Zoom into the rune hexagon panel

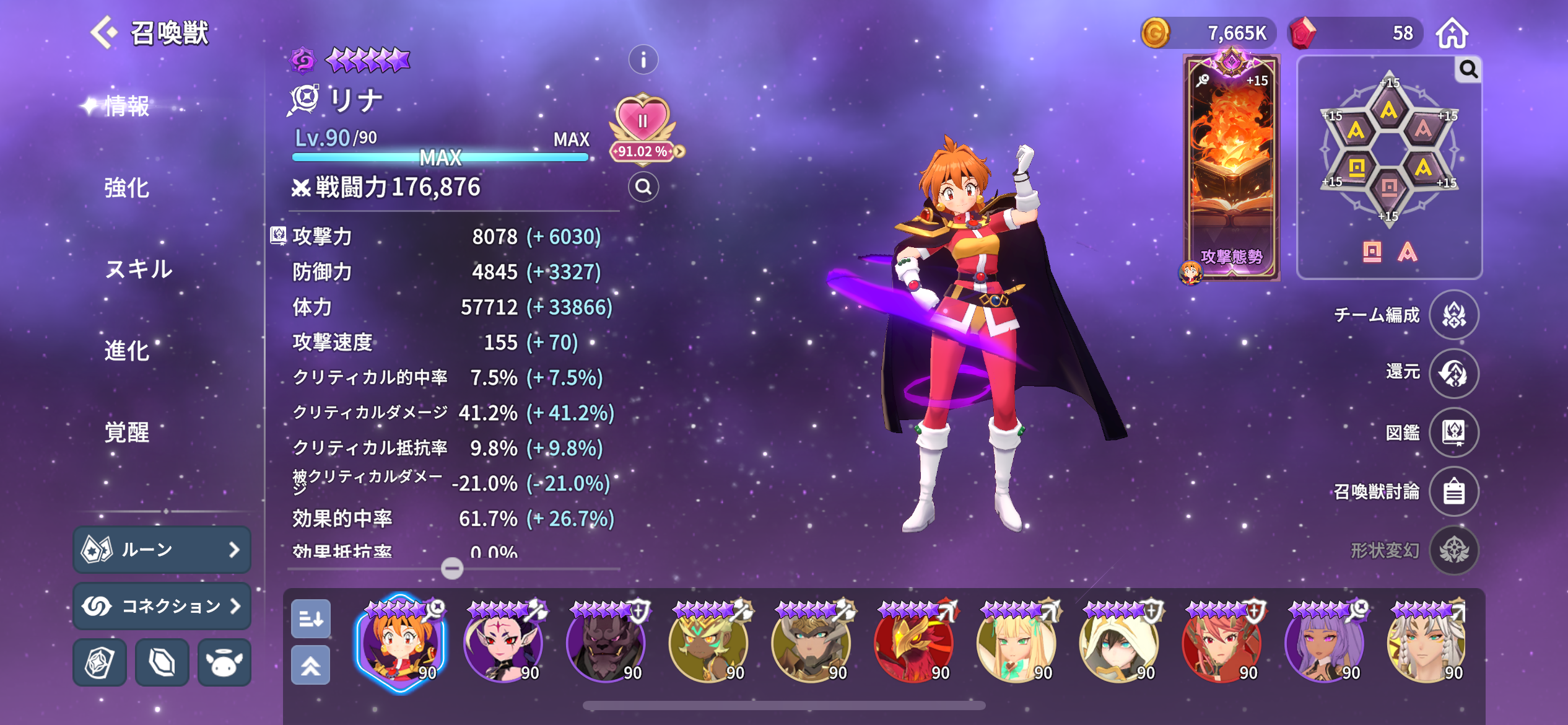pos(1468,69)
